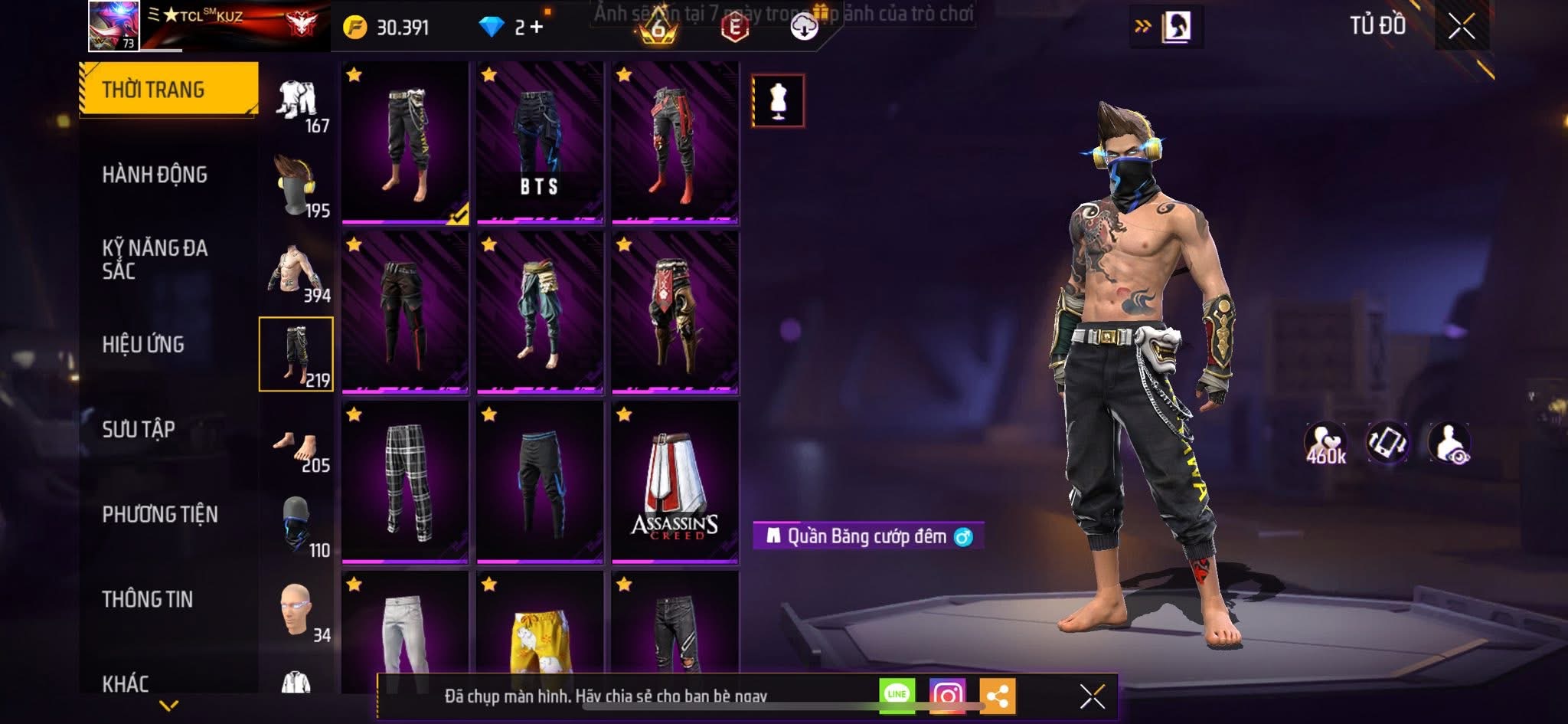Open the mannequin preview icon
The height and width of the screenshot is (724, 1568).
pos(778,101)
